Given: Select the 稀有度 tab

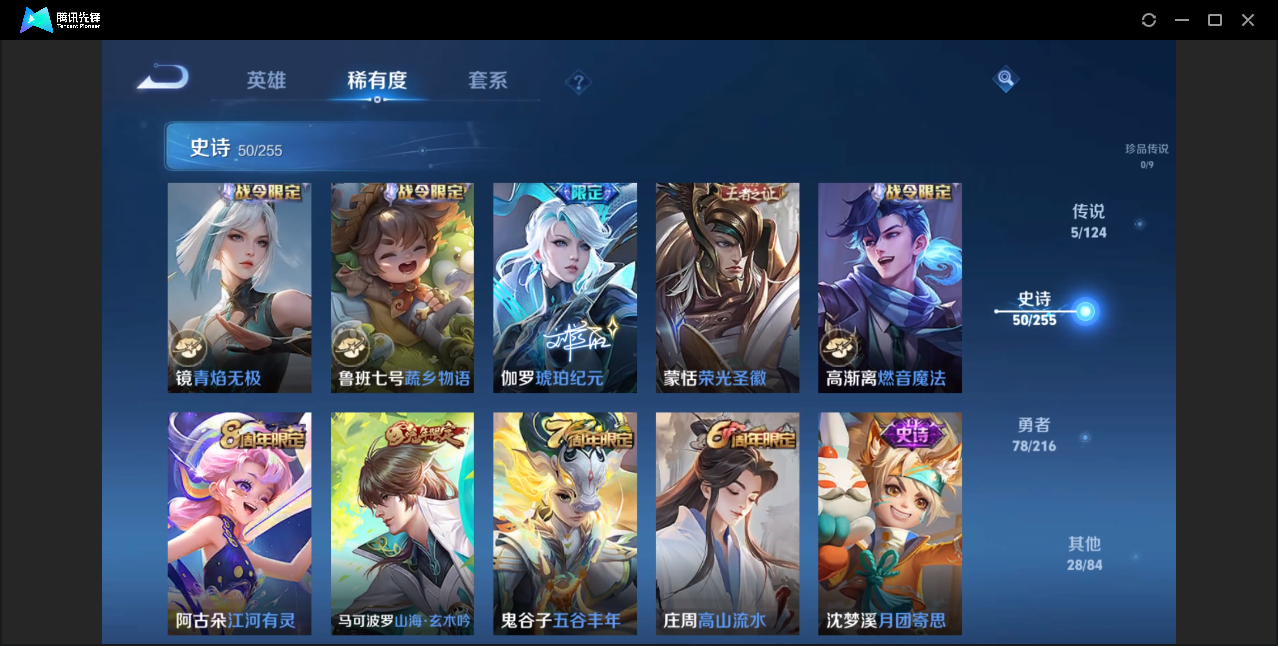Looking at the screenshot, I should pos(377,81).
